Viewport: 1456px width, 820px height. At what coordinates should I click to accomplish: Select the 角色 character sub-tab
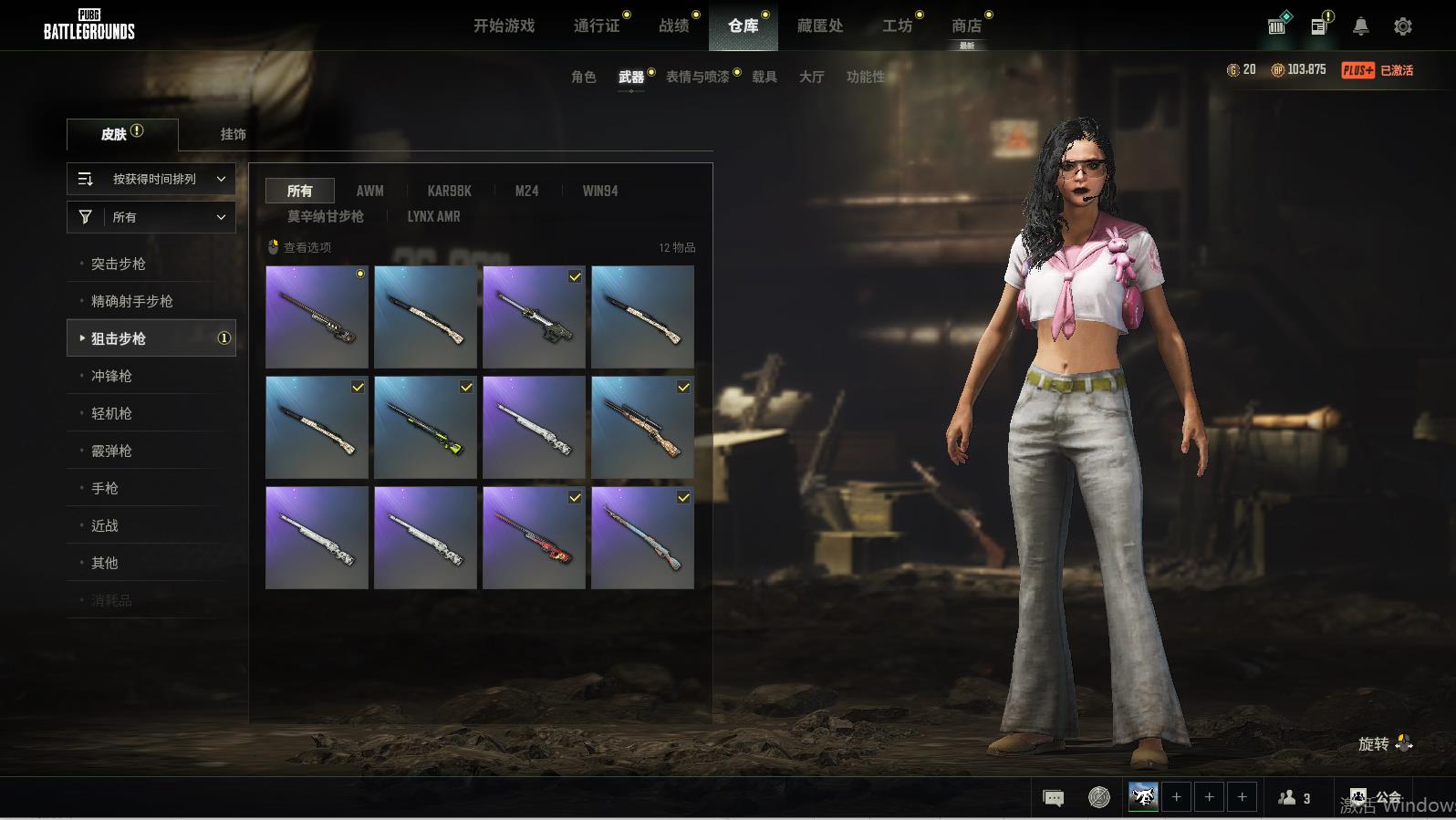coord(584,77)
